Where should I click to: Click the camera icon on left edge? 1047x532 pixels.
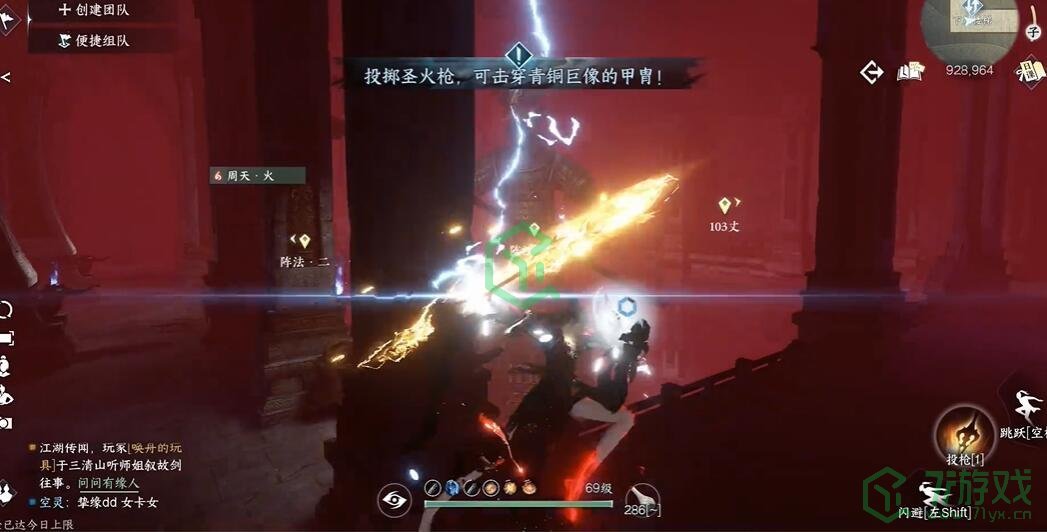(x=6, y=423)
